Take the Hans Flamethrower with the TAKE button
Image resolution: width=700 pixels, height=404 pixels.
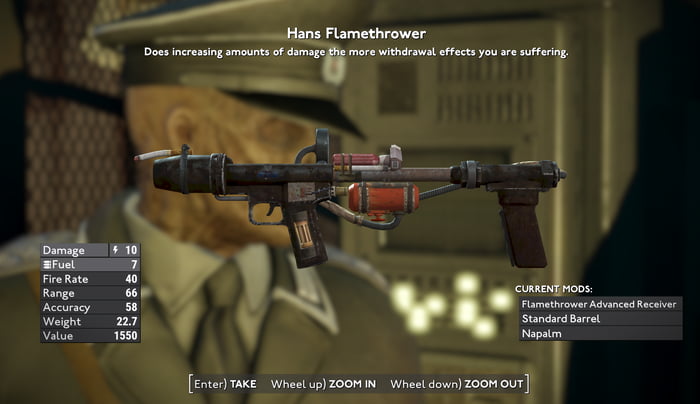pyautogui.click(x=226, y=384)
